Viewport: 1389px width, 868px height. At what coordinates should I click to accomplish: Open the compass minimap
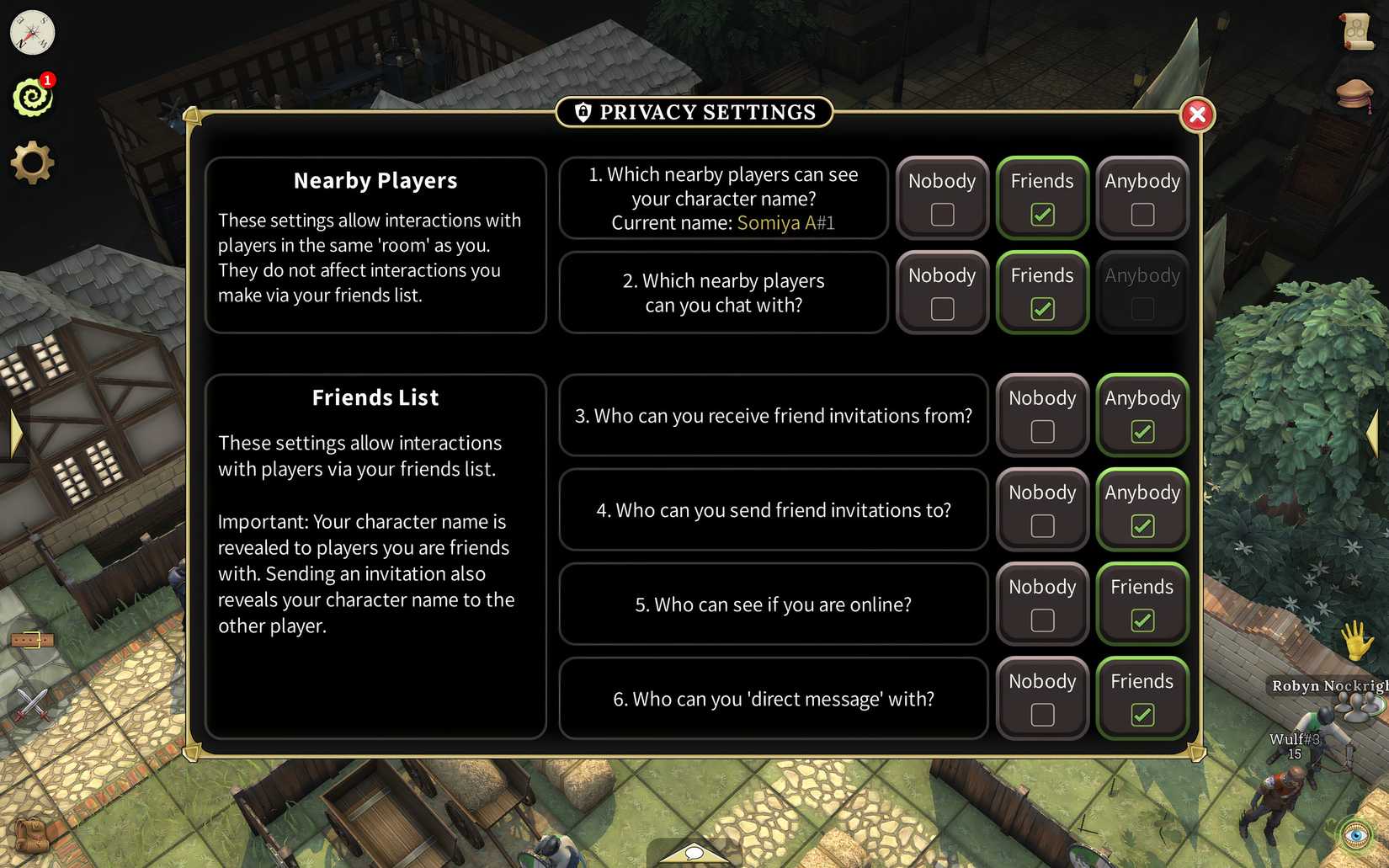(31, 33)
